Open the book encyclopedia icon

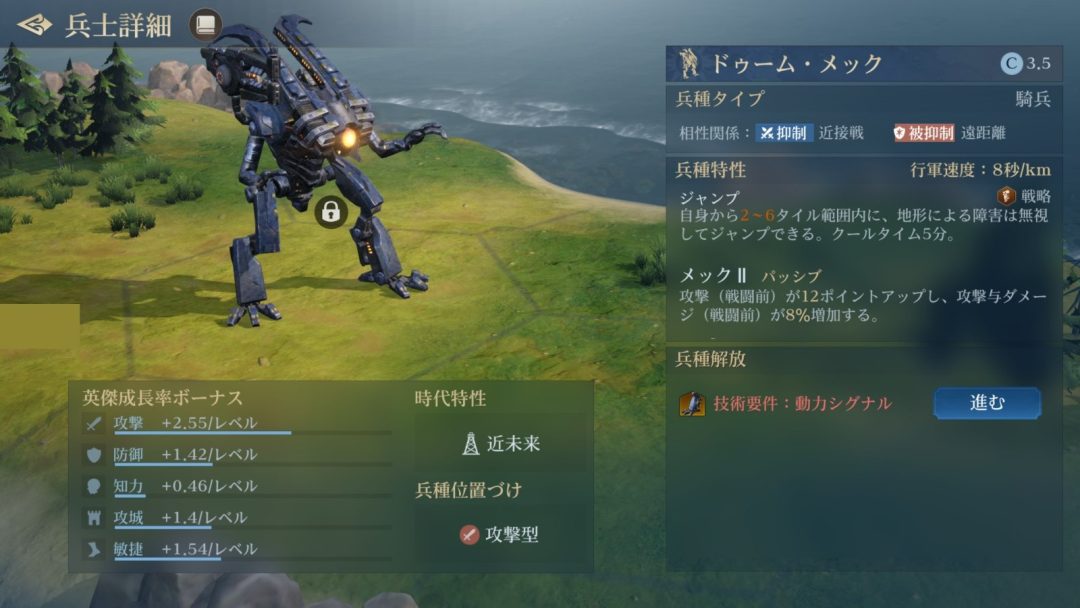[x=206, y=25]
